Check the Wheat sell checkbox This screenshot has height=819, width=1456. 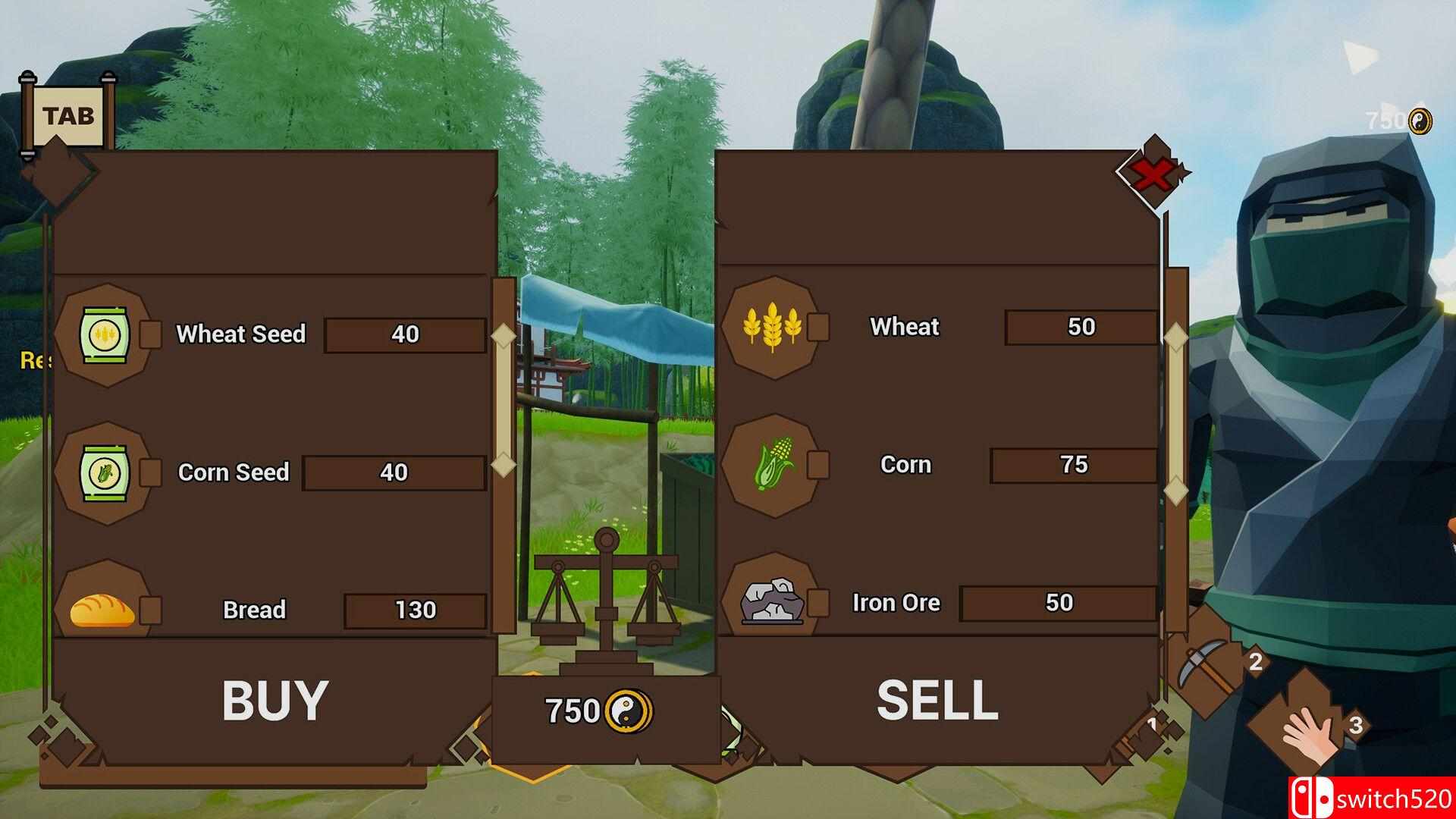coord(817,327)
